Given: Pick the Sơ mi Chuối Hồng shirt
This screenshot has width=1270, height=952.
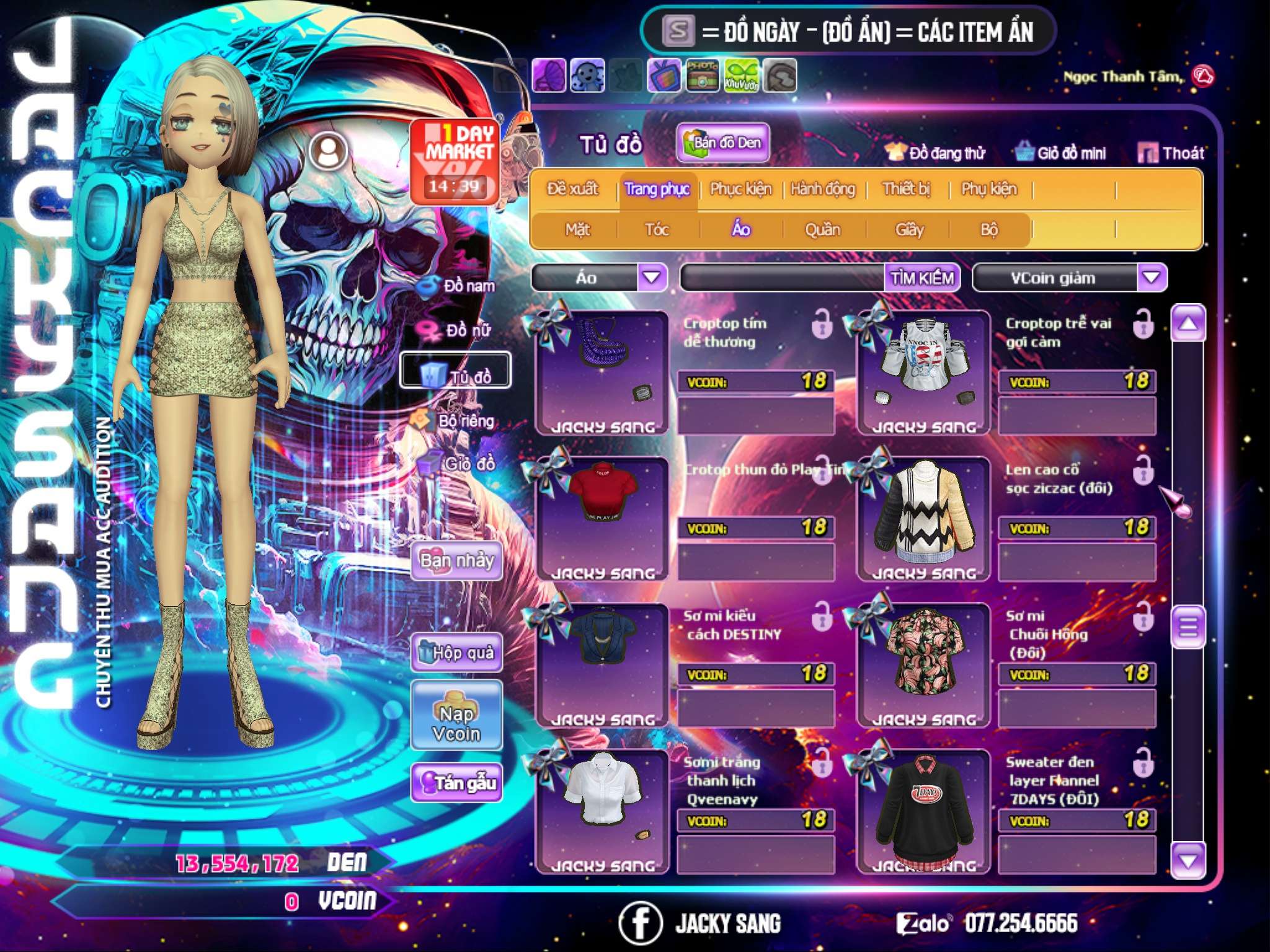Looking at the screenshot, I should point(924,664).
